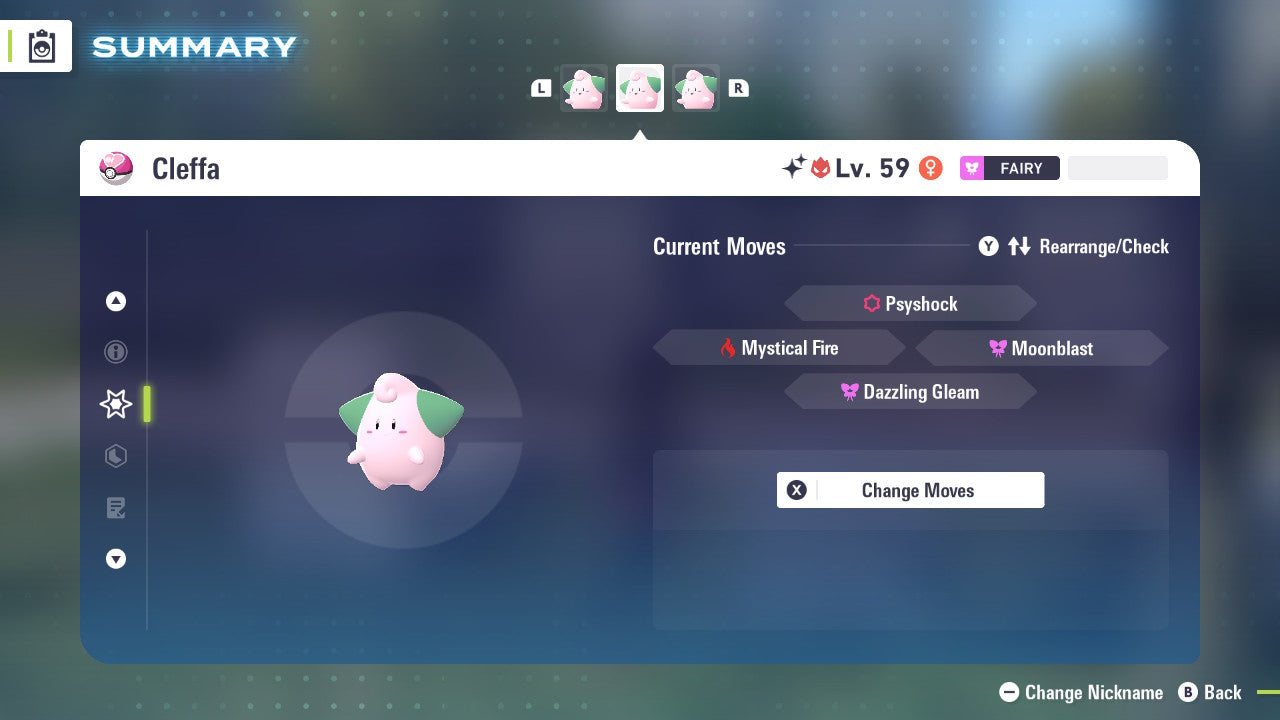Click the red mark icon next to Lv. 59

pyautogui.click(x=819, y=168)
